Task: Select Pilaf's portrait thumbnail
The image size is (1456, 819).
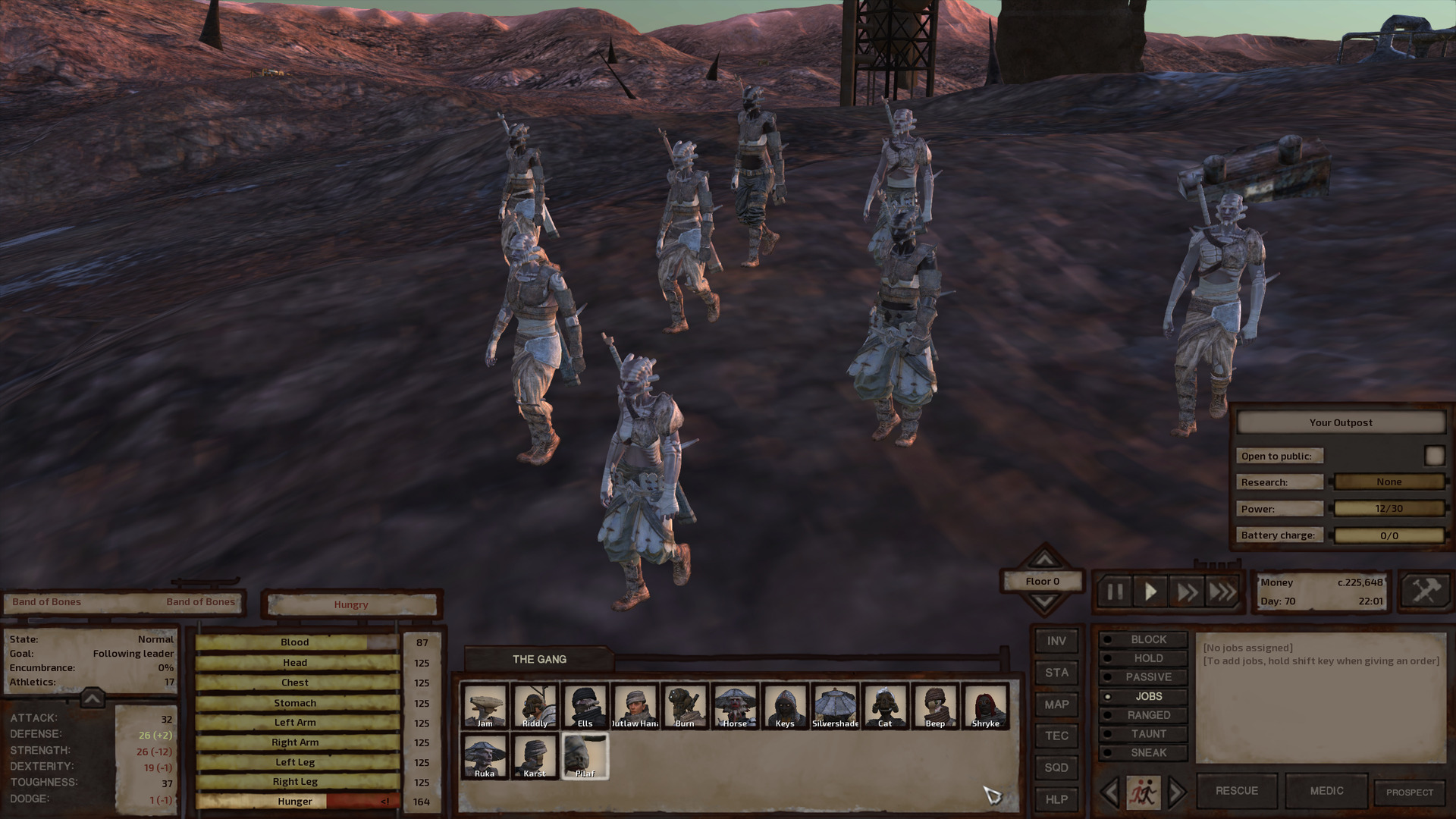Action: (x=585, y=755)
